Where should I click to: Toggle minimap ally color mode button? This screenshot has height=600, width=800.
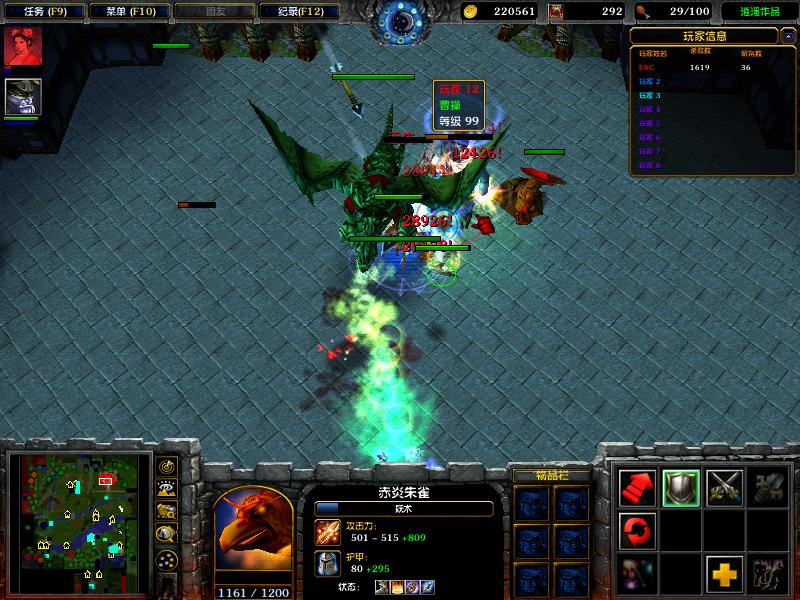click(167, 512)
